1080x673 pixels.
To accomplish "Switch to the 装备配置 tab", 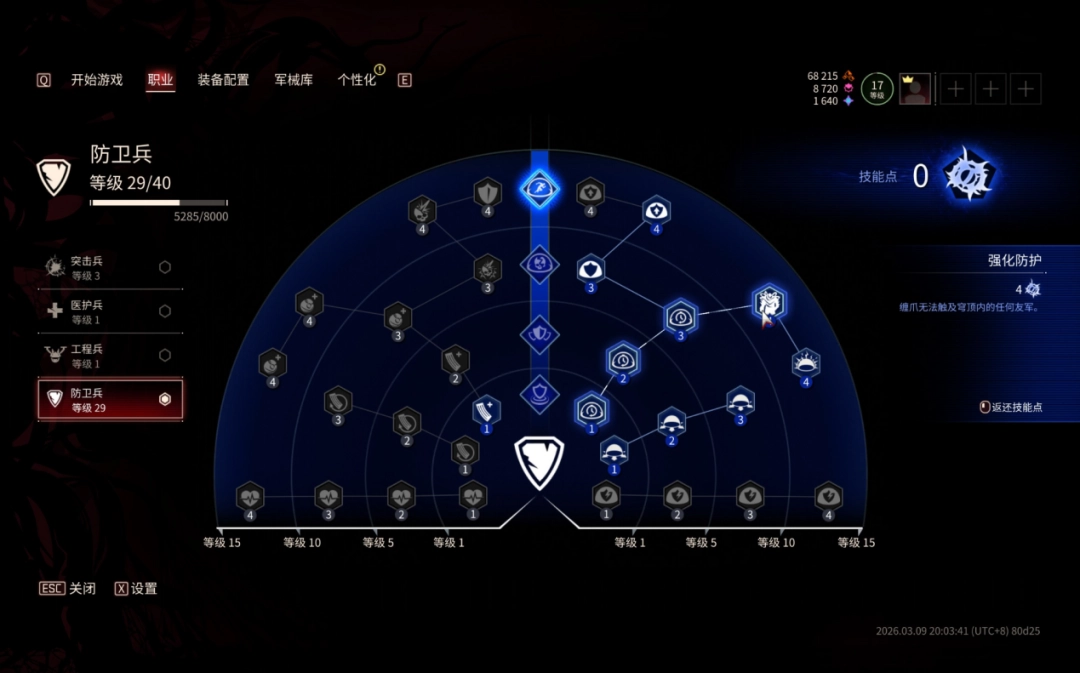I will (x=223, y=80).
